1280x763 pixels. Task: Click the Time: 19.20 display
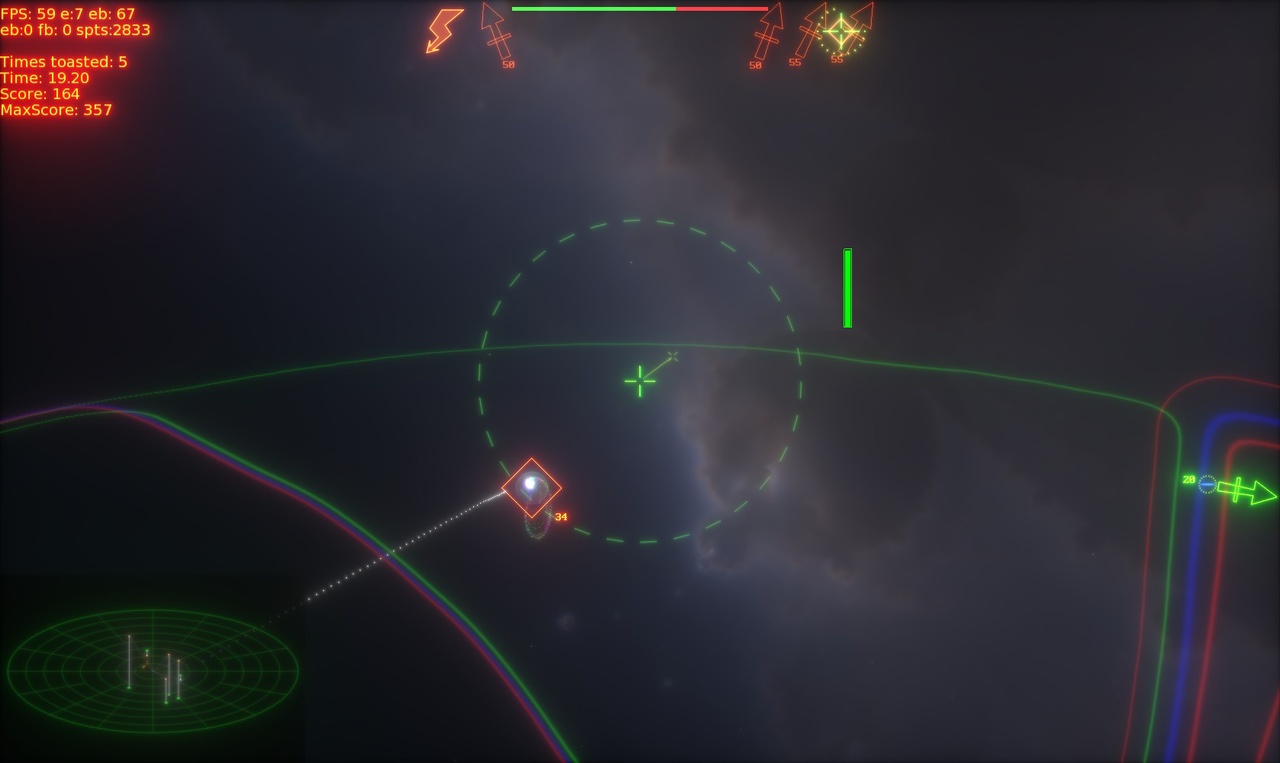click(46, 76)
